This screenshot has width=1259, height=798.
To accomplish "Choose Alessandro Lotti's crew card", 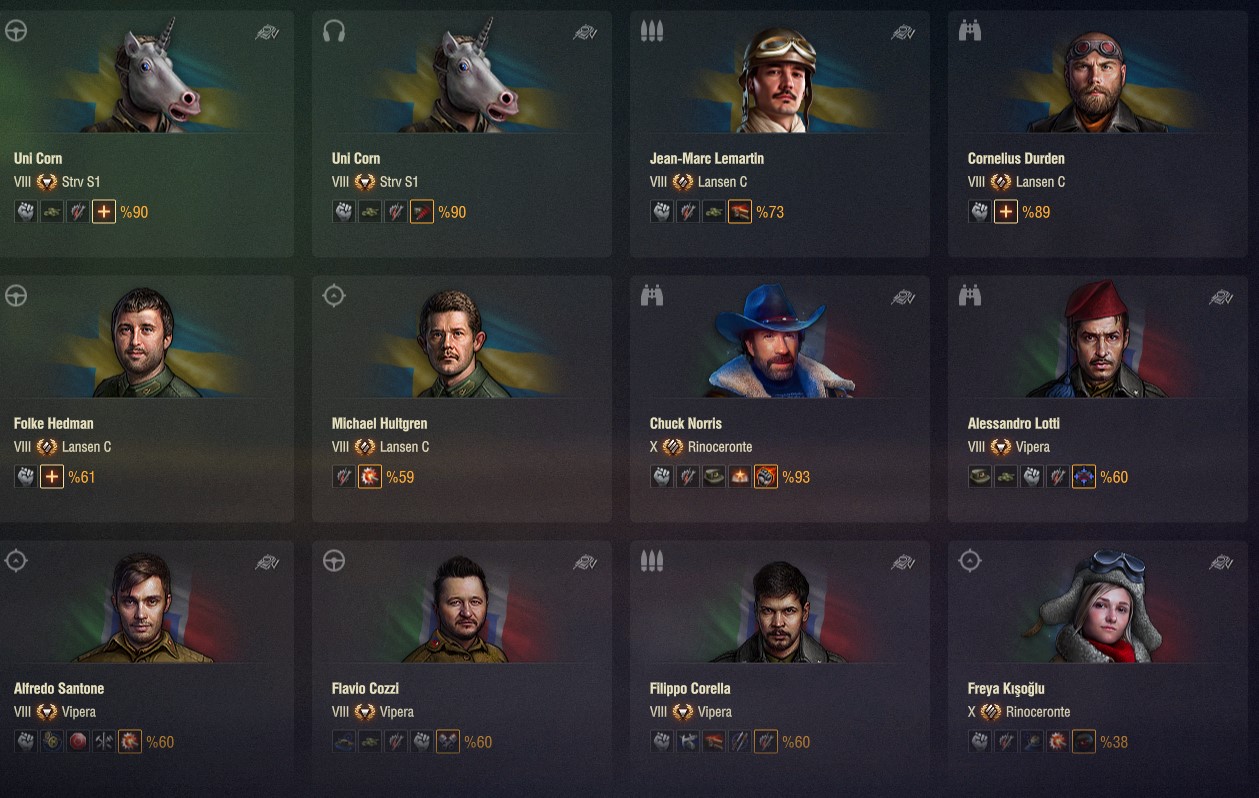I will pyautogui.click(x=1097, y=399).
